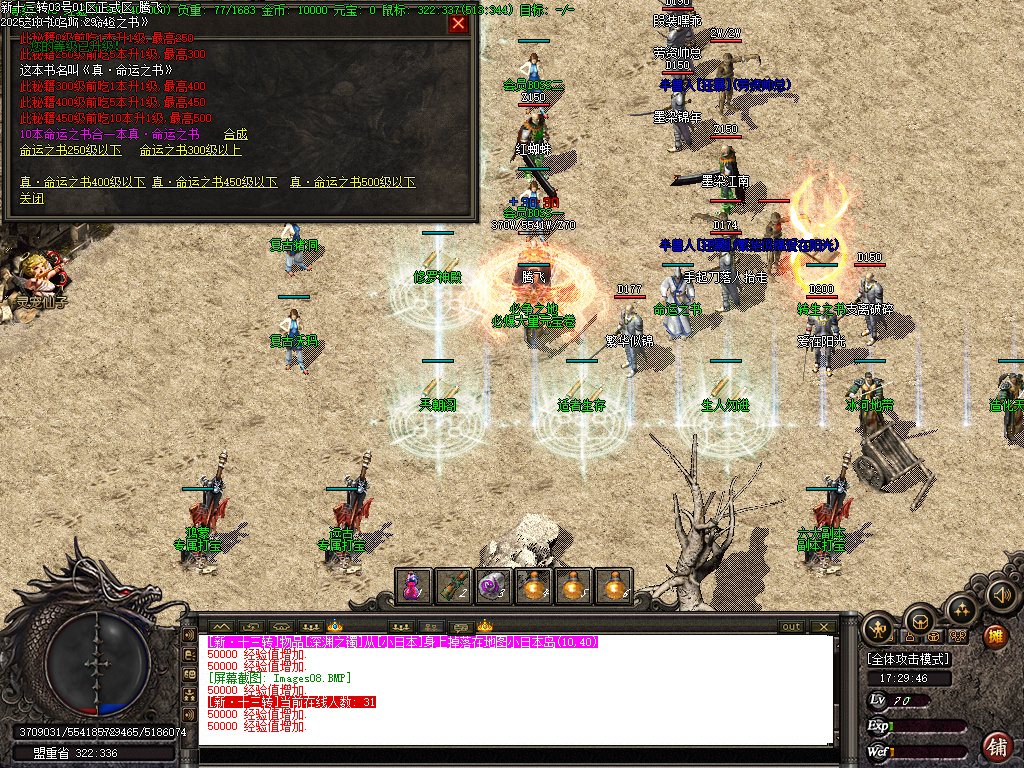Click the 关闭 (close) text link
The image size is (1024, 768).
click(32, 198)
